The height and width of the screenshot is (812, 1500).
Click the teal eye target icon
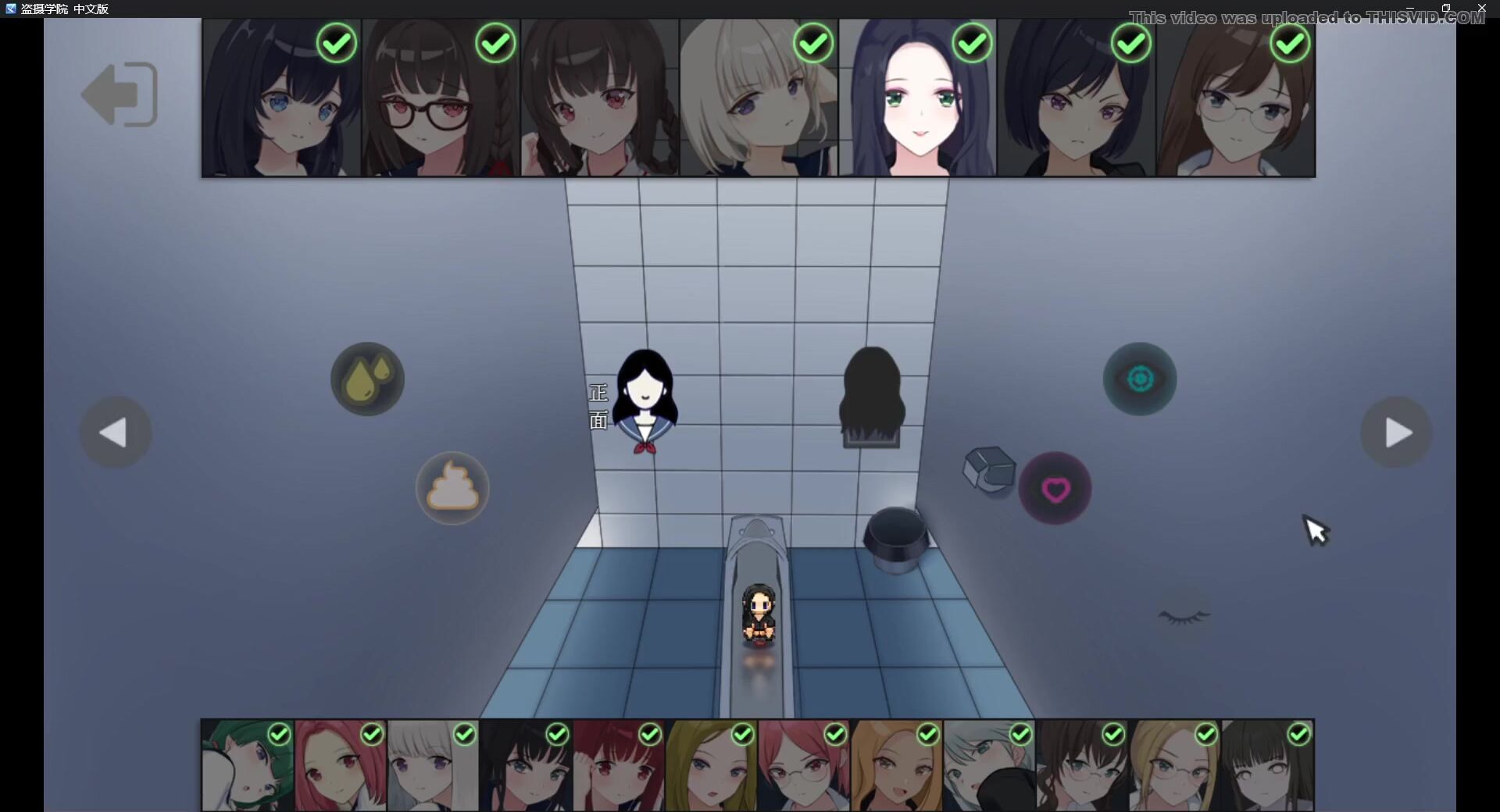[1140, 379]
